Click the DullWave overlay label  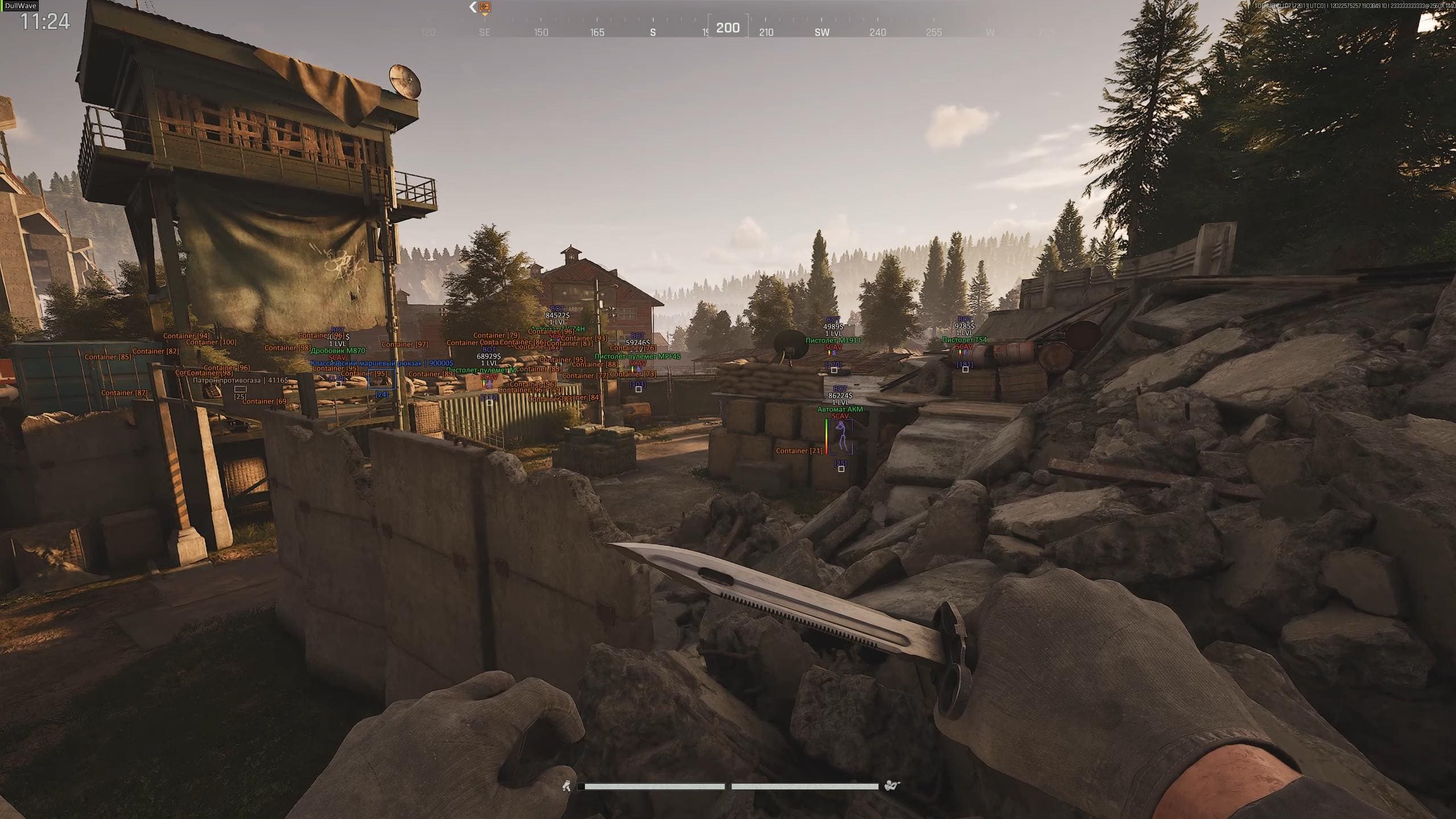click(20, 6)
